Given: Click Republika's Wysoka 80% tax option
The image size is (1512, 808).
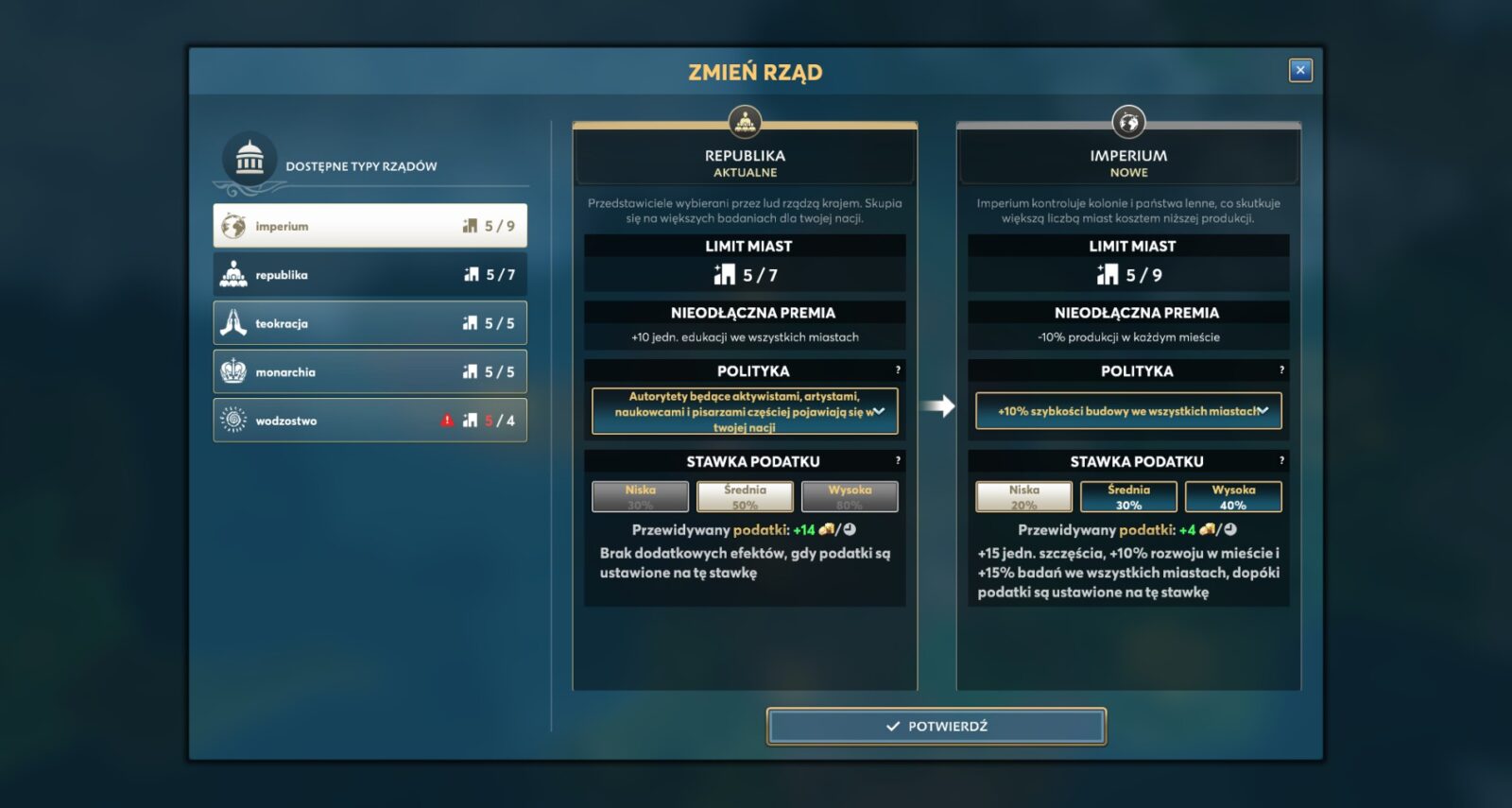Looking at the screenshot, I should [850, 496].
